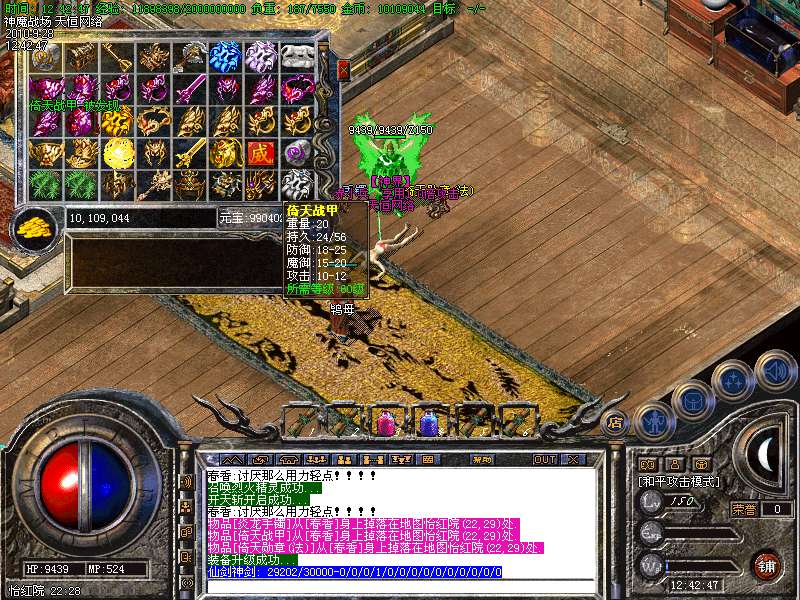800x600 pixels.
Task: Select the treasure chest item slot
Action: (83, 57)
